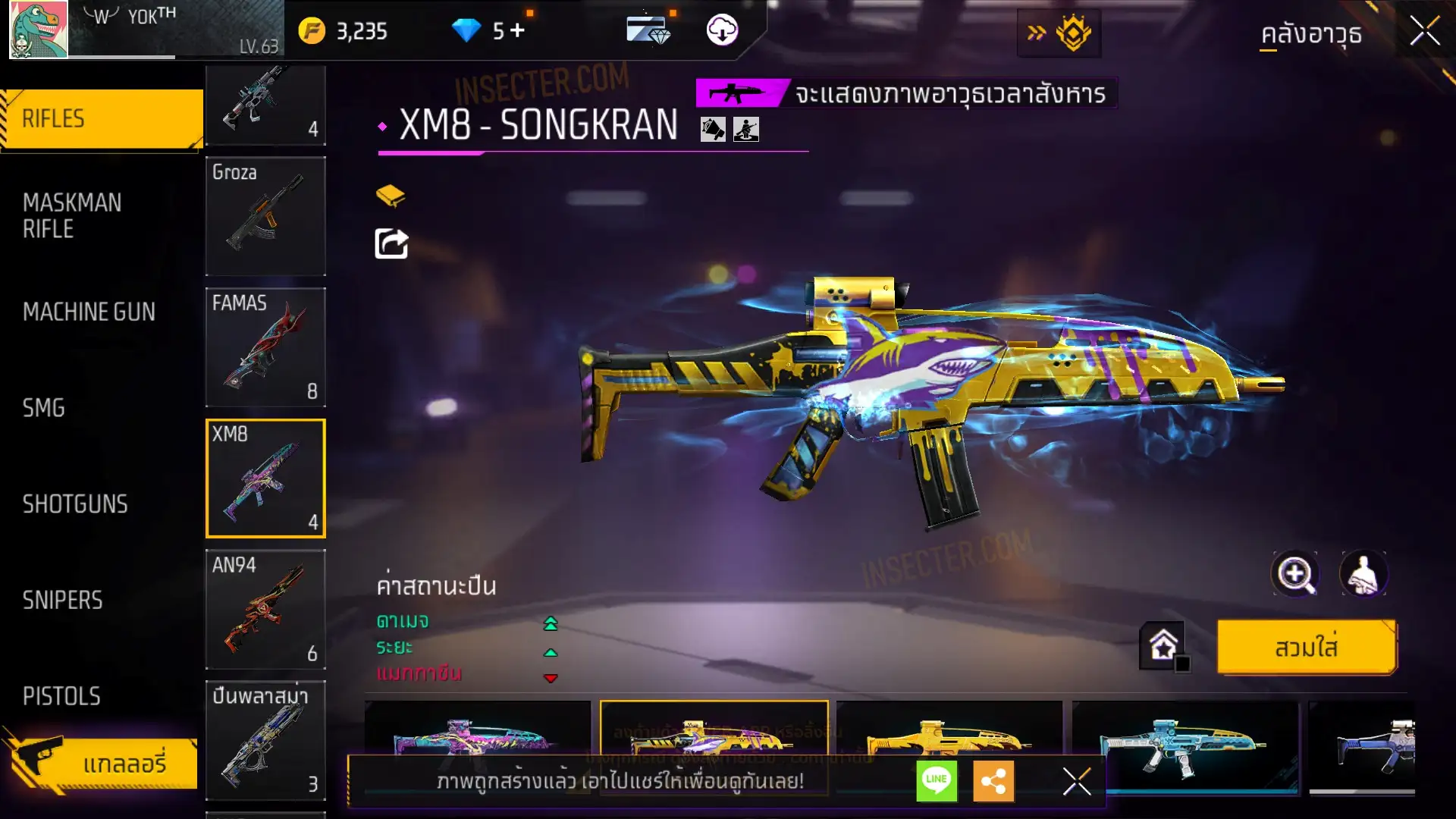Image resolution: width=1456 pixels, height=819 pixels.
Task: Pick the AN94 weapon tile
Action: point(265,610)
